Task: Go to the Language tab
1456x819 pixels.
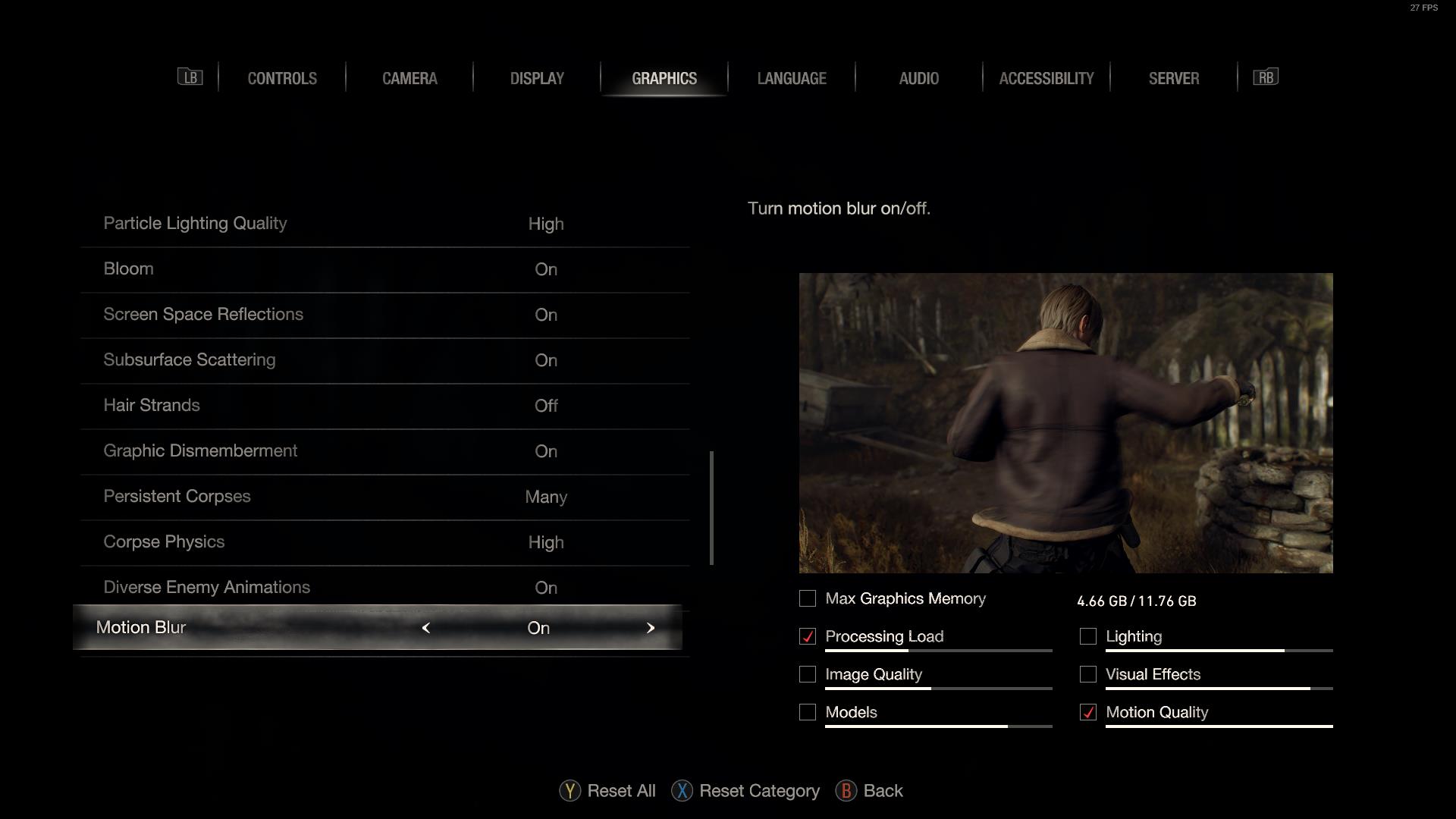Action: click(792, 78)
